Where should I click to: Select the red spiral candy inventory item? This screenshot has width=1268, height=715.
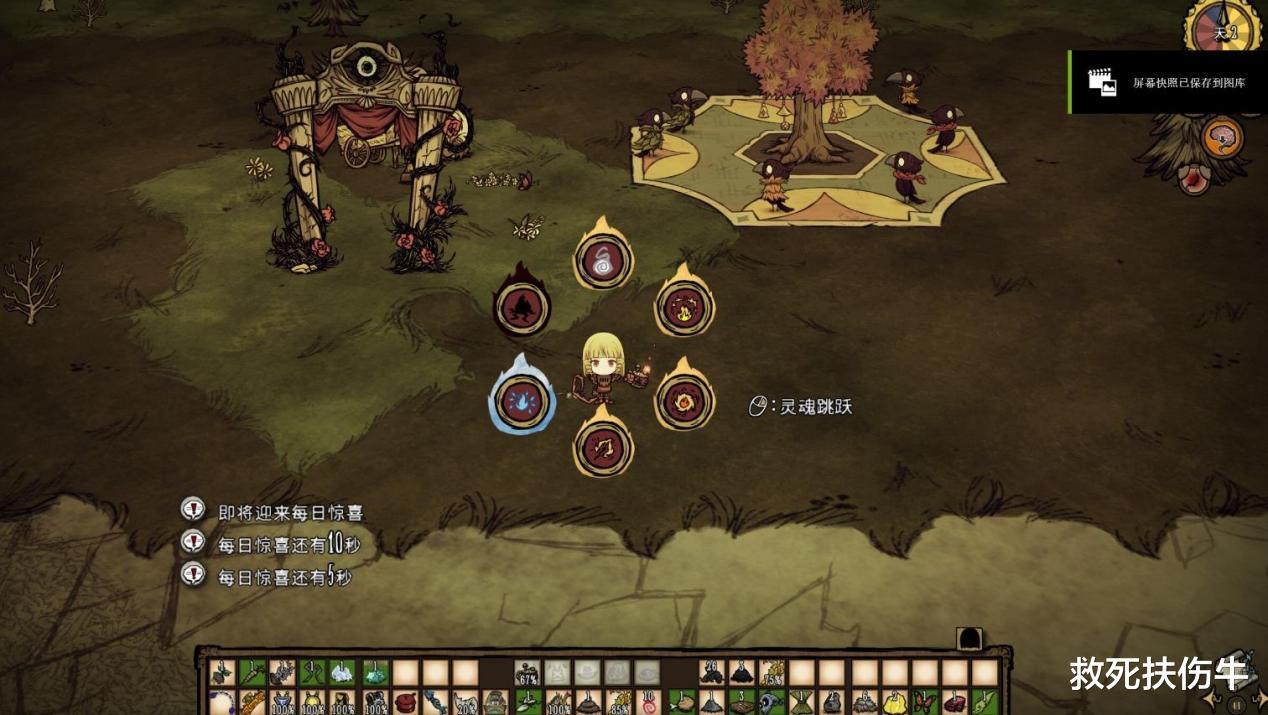click(x=651, y=704)
